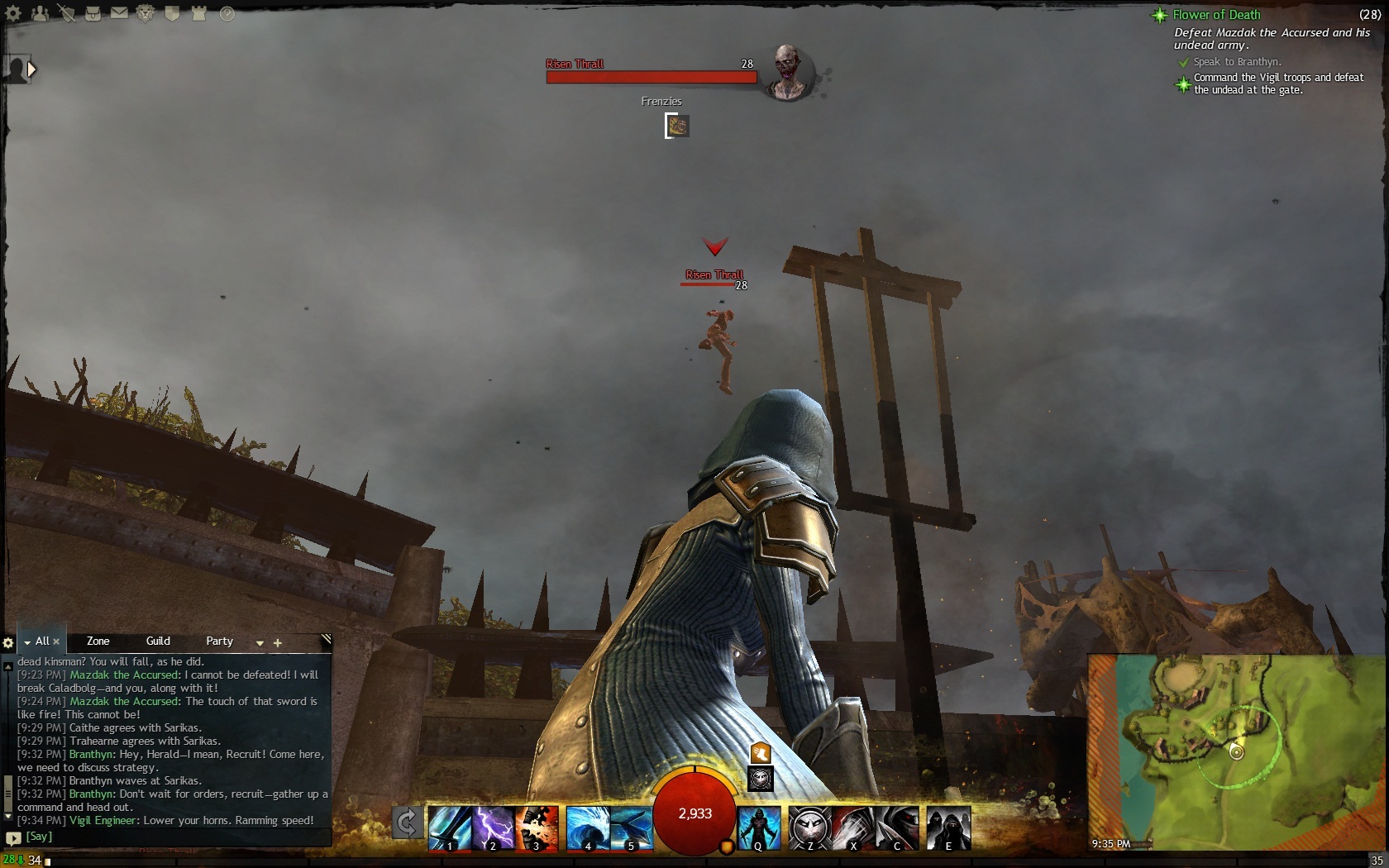Add a new chat tab
The height and width of the screenshot is (868, 1389).
click(x=278, y=642)
